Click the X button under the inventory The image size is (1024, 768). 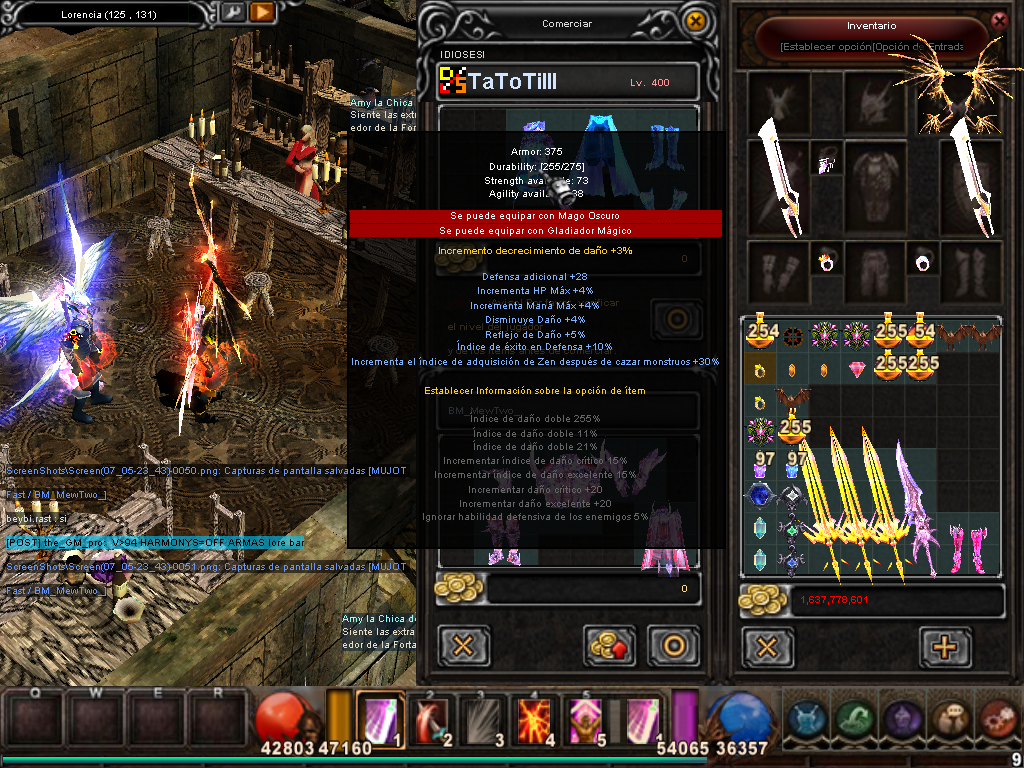(x=767, y=646)
